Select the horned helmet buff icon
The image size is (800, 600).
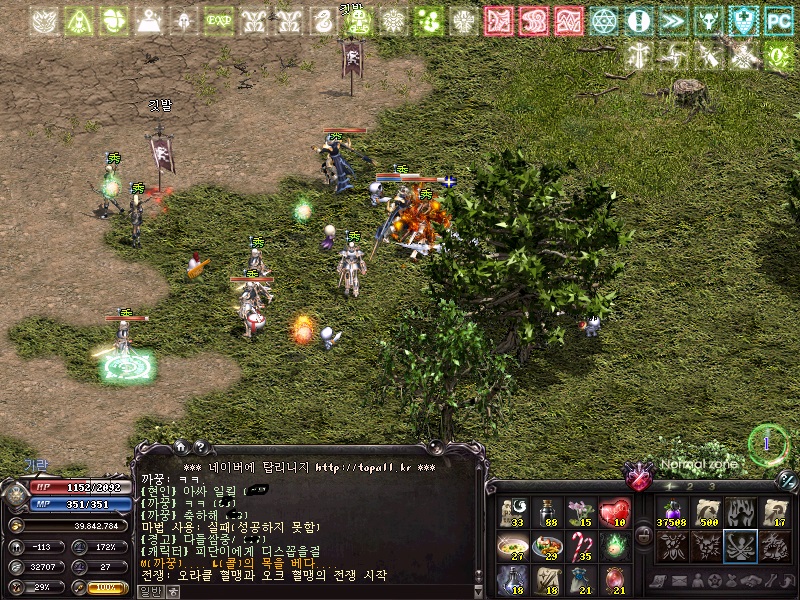(708, 20)
